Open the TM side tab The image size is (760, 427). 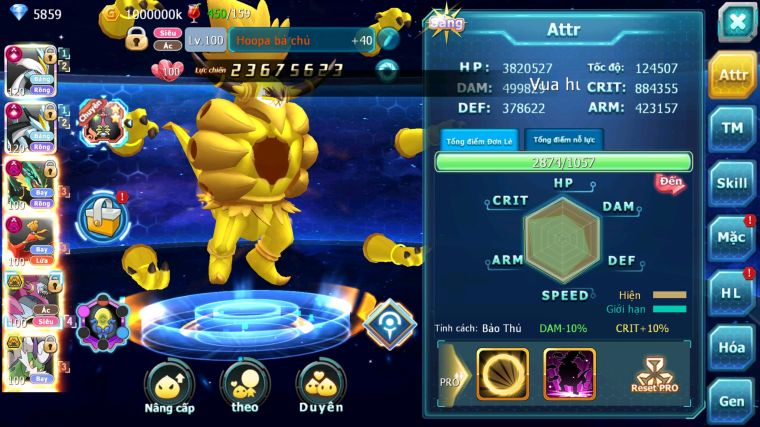[732, 129]
